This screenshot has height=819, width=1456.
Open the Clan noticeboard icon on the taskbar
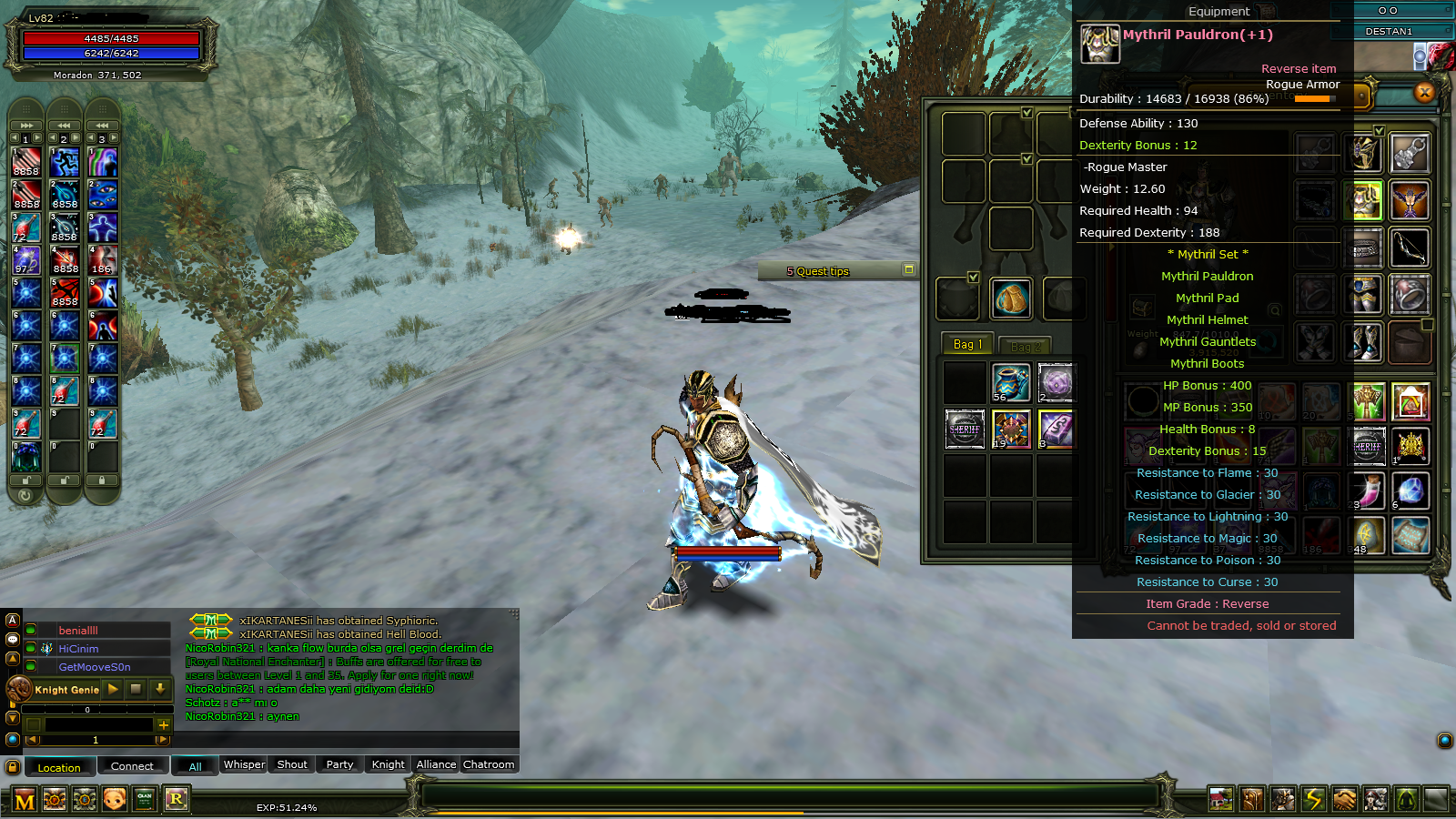[143, 801]
